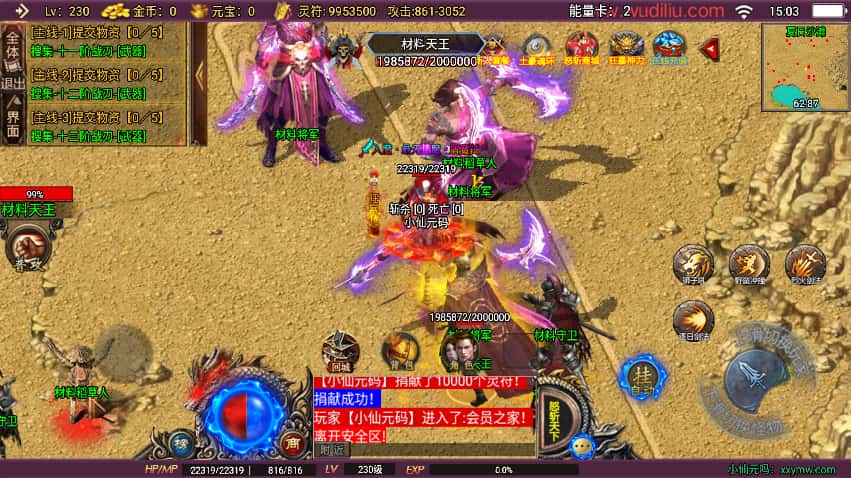Open the blue treasure chest event icon
Viewport: 851px width, 478px height.
point(669,47)
